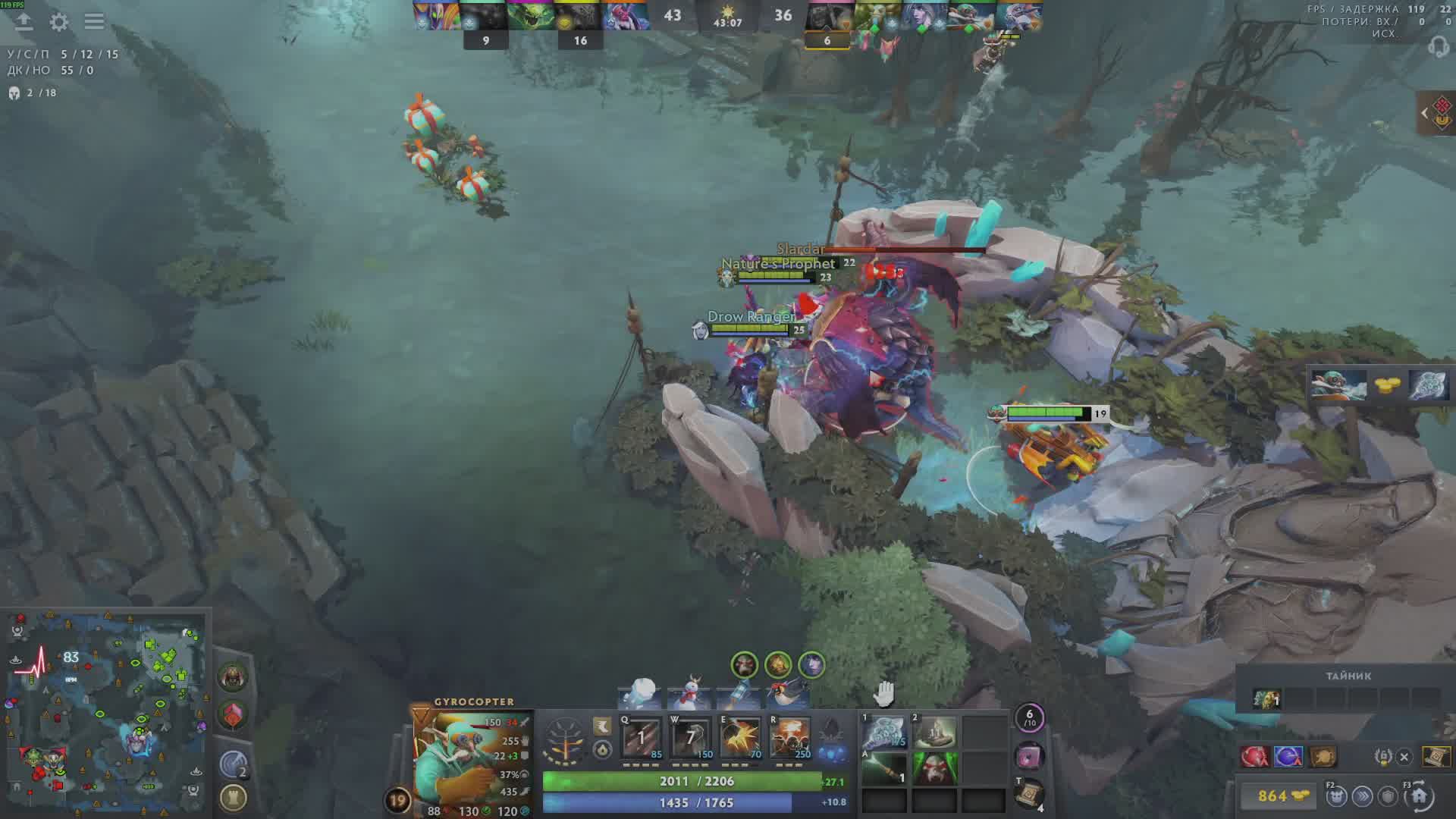Activate Glyph of Fortification button
Viewport: 1456px width, 819px height.
click(x=233, y=798)
